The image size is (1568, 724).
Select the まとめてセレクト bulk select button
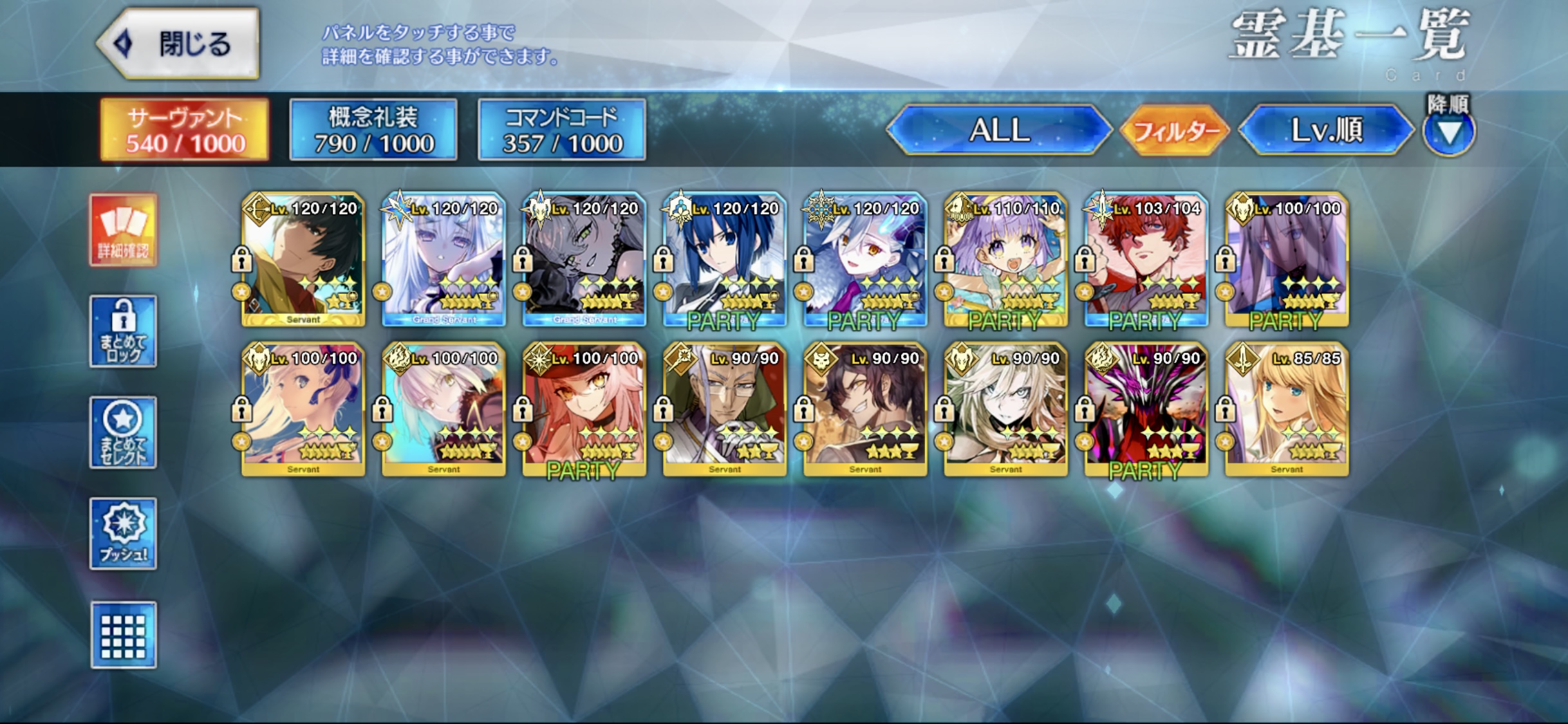coord(123,432)
